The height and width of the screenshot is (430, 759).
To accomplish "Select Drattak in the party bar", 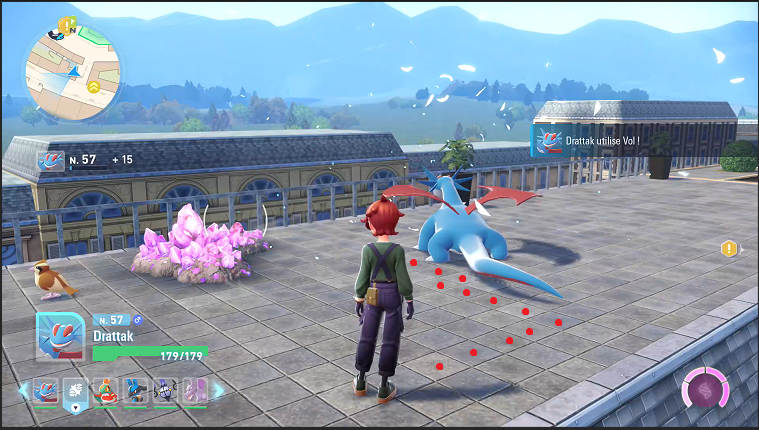I will tap(47, 391).
